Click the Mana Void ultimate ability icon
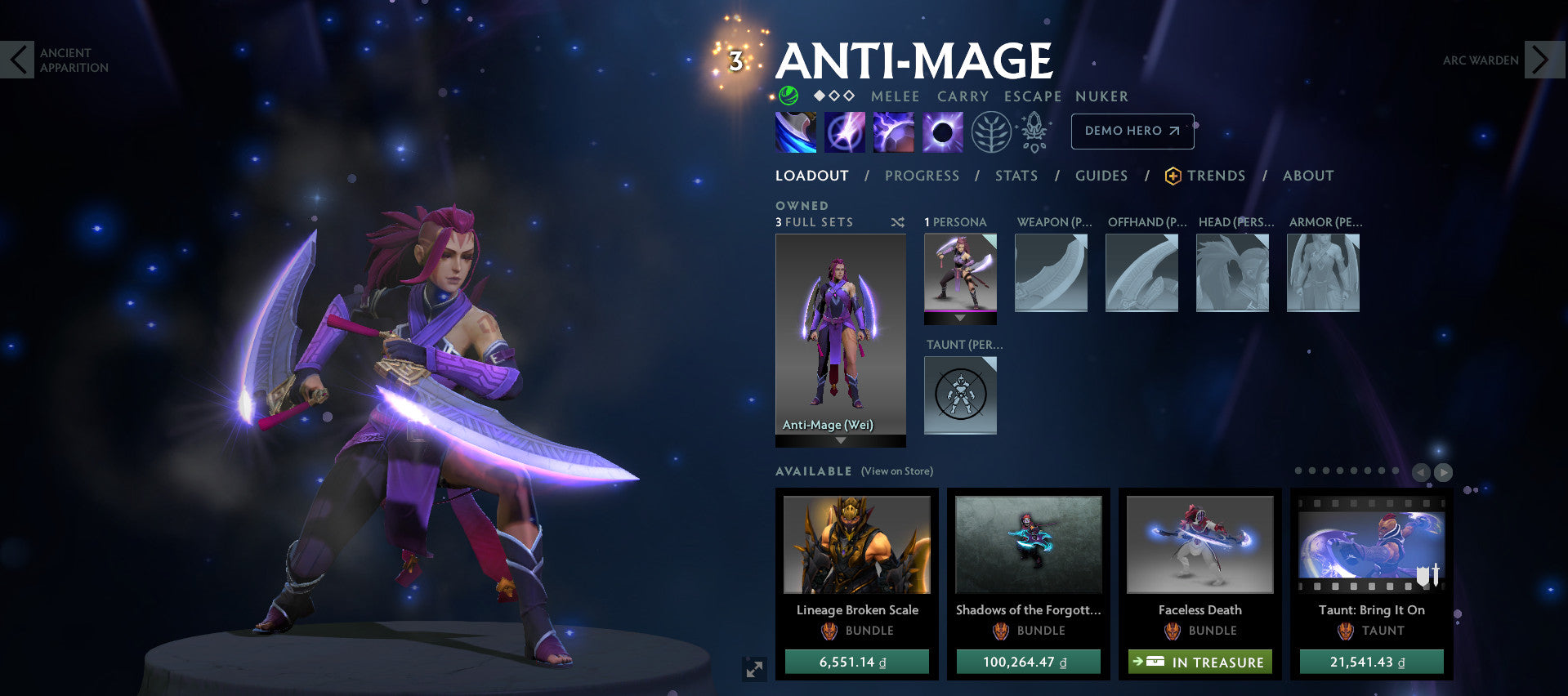Viewport: 1568px width, 696px height. [x=941, y=131]
